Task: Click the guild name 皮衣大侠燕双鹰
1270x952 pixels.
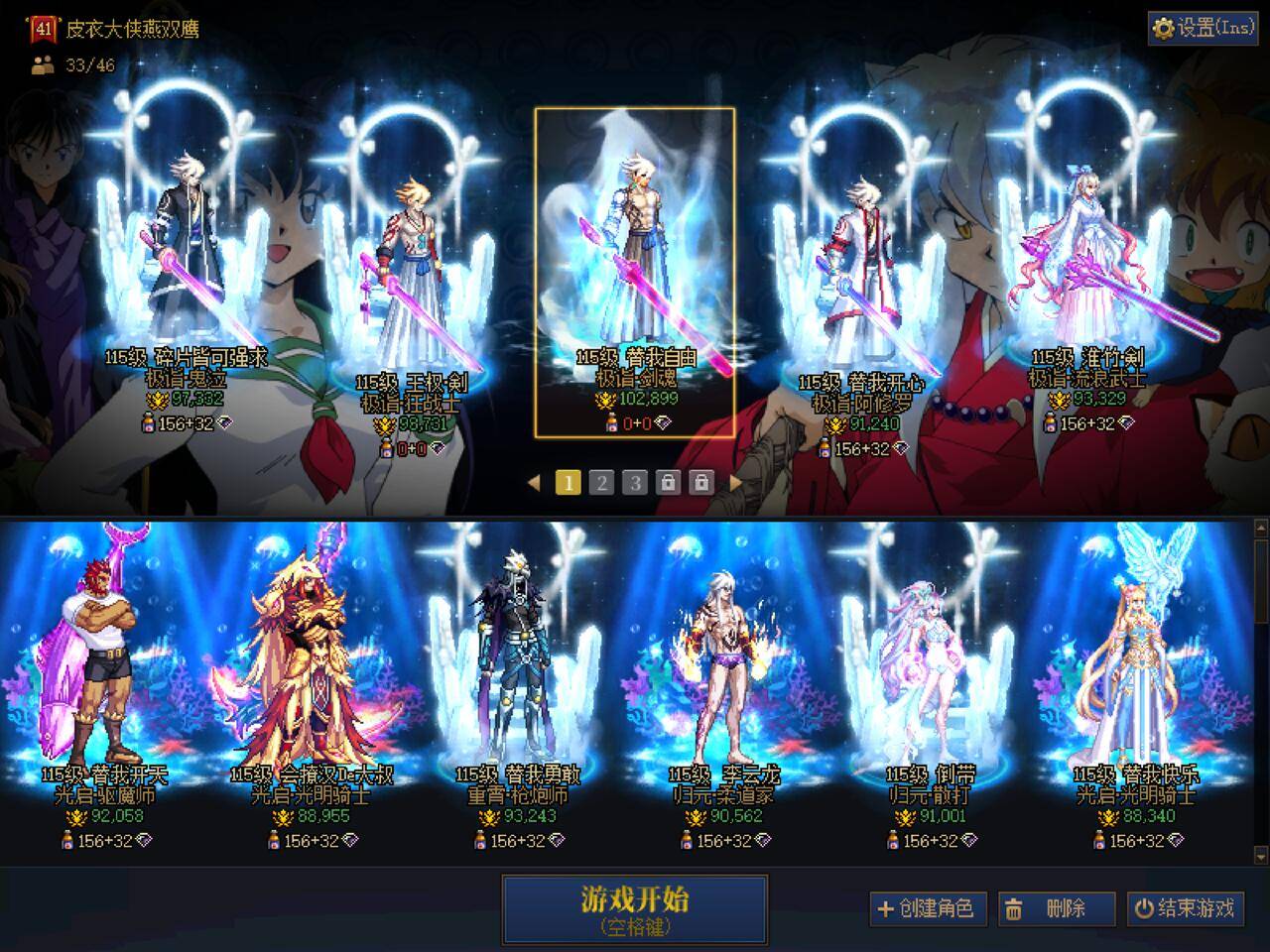Action: [134, 30]
